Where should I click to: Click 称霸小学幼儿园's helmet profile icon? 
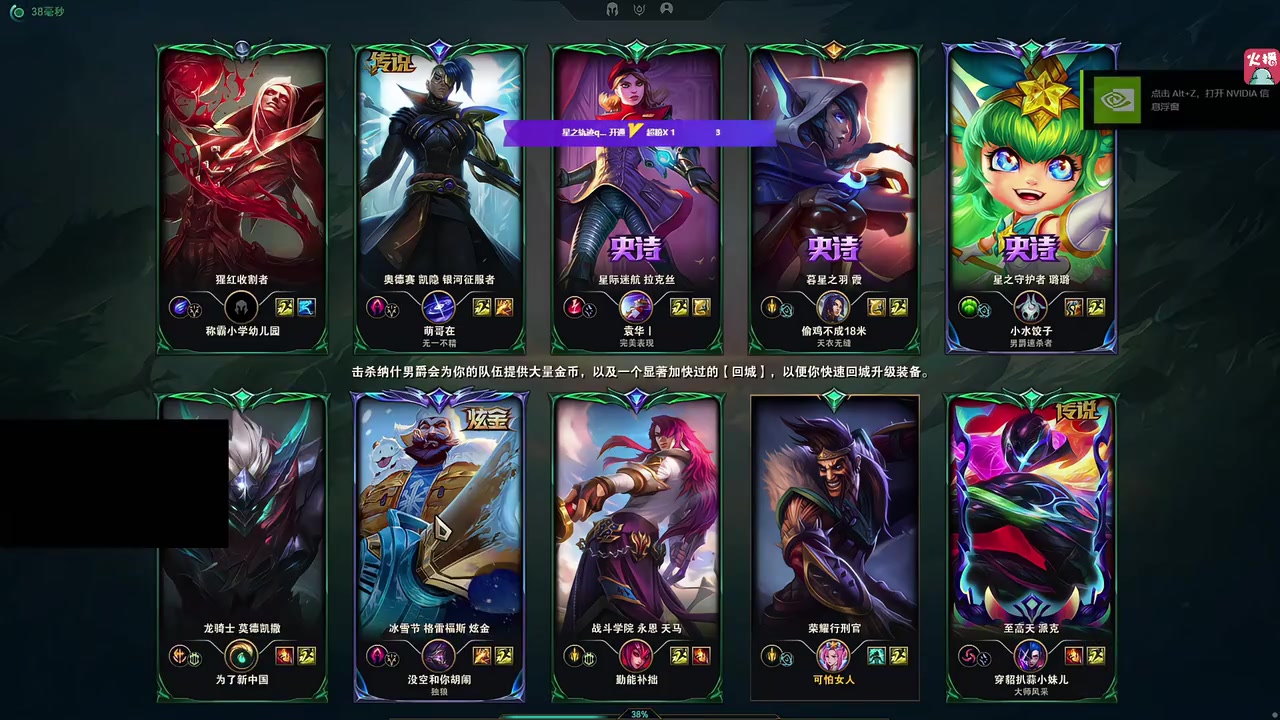click(241, 307)
